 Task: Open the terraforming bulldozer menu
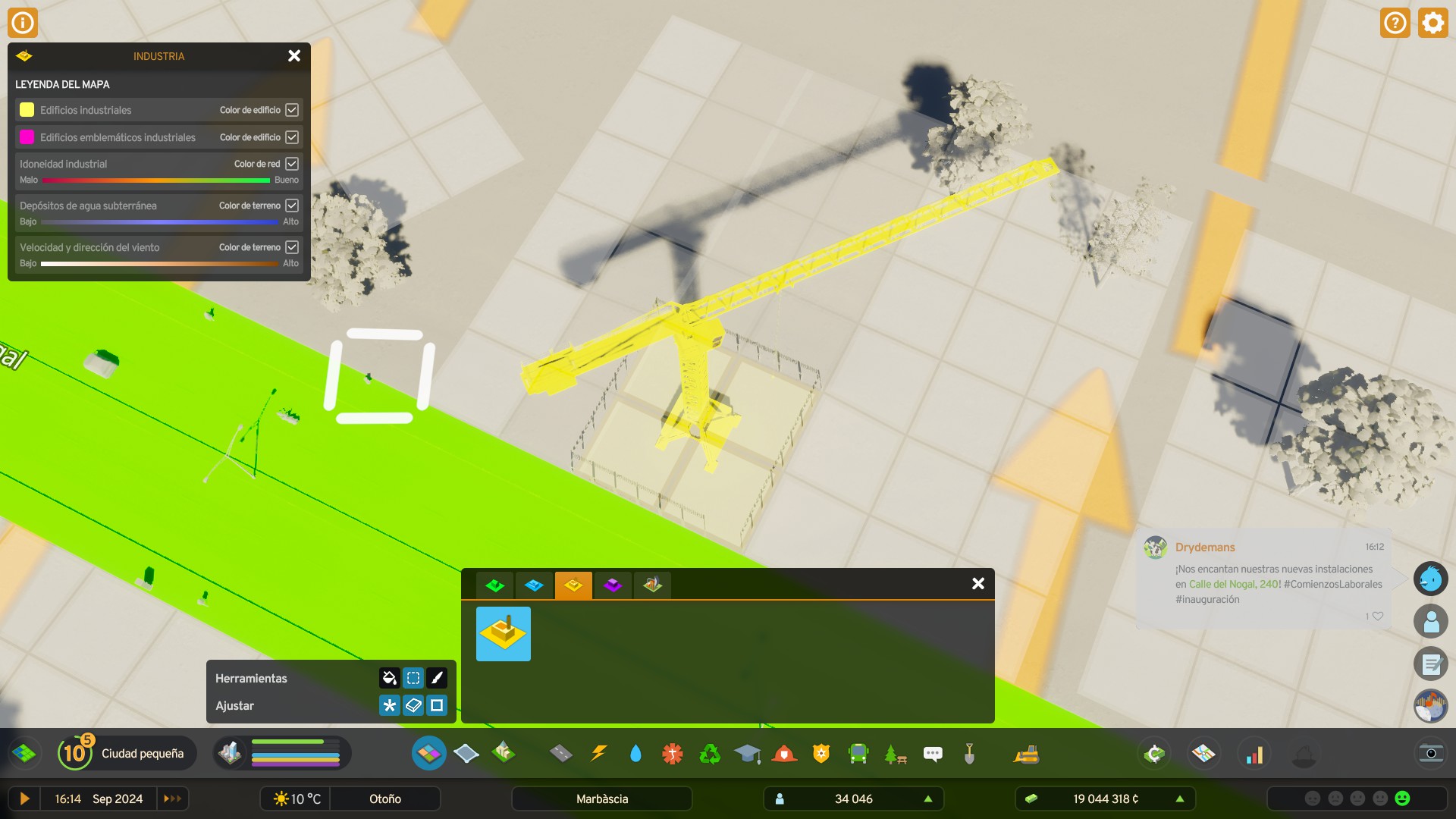coord(1025,753)
